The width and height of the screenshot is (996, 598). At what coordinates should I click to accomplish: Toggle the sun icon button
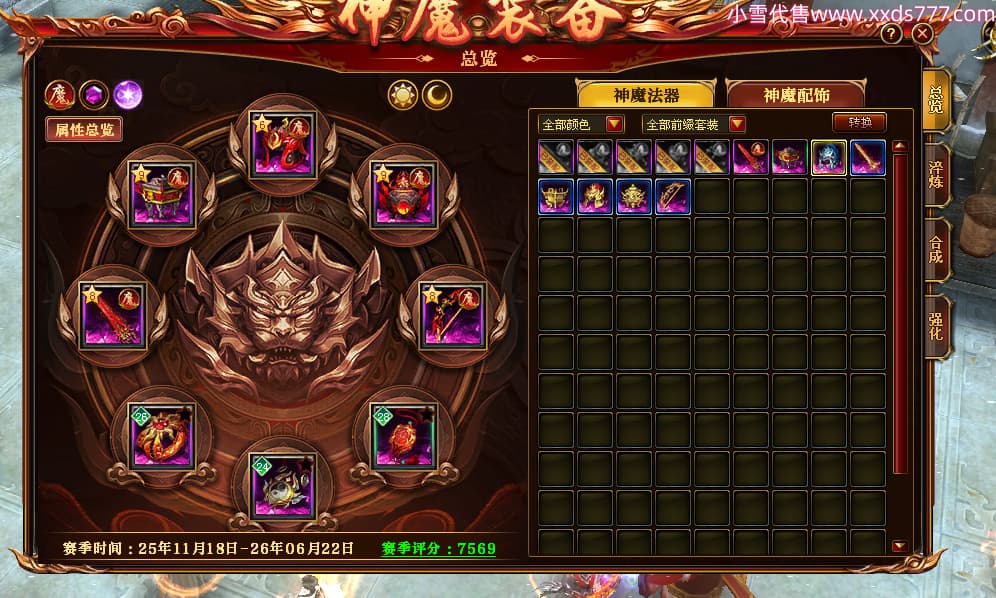pyautogui.click(x=403, y=95)
